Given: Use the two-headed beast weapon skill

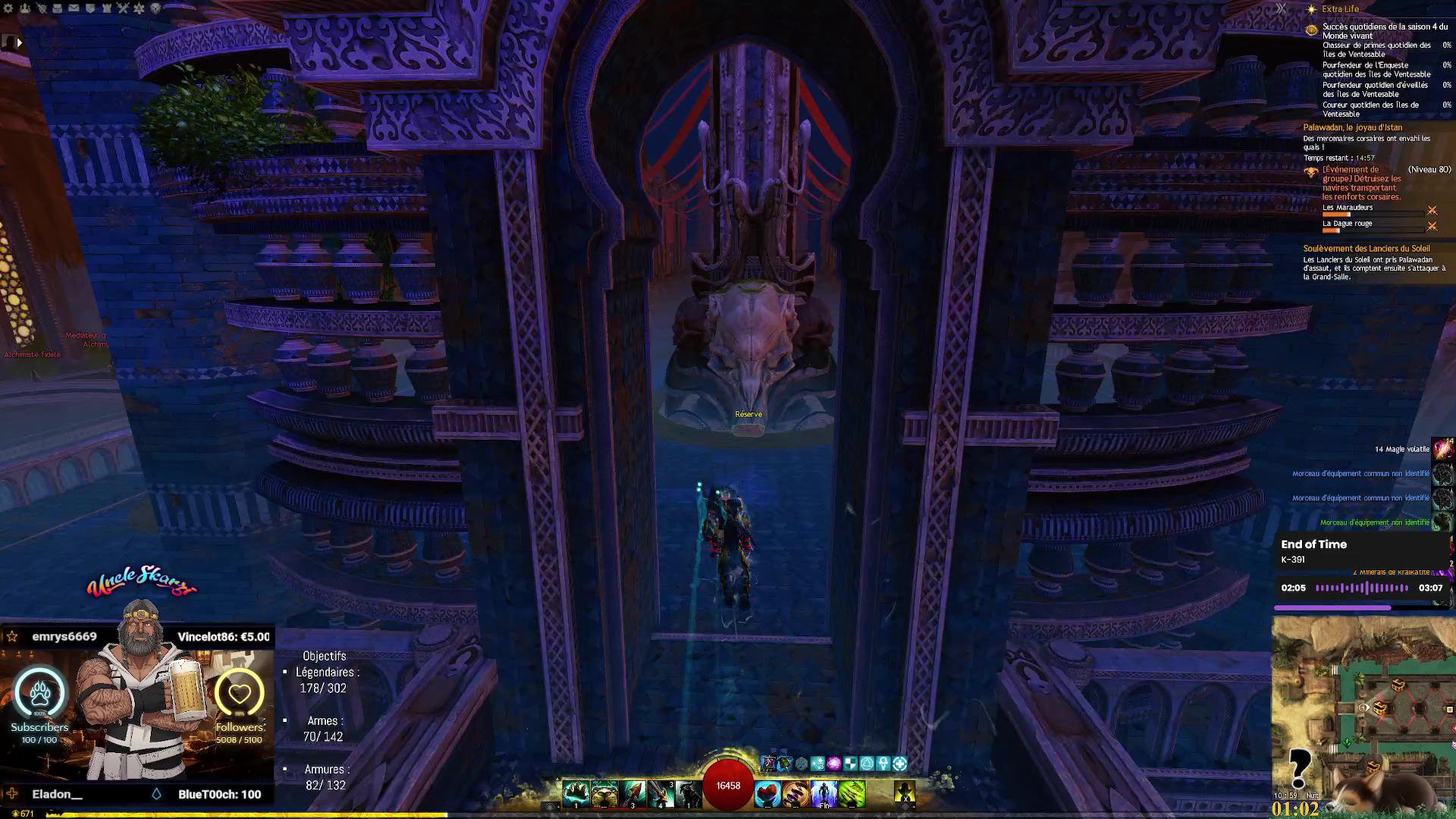Looking at the screenshot, I should pyautogui.click(x=604, y=793).
